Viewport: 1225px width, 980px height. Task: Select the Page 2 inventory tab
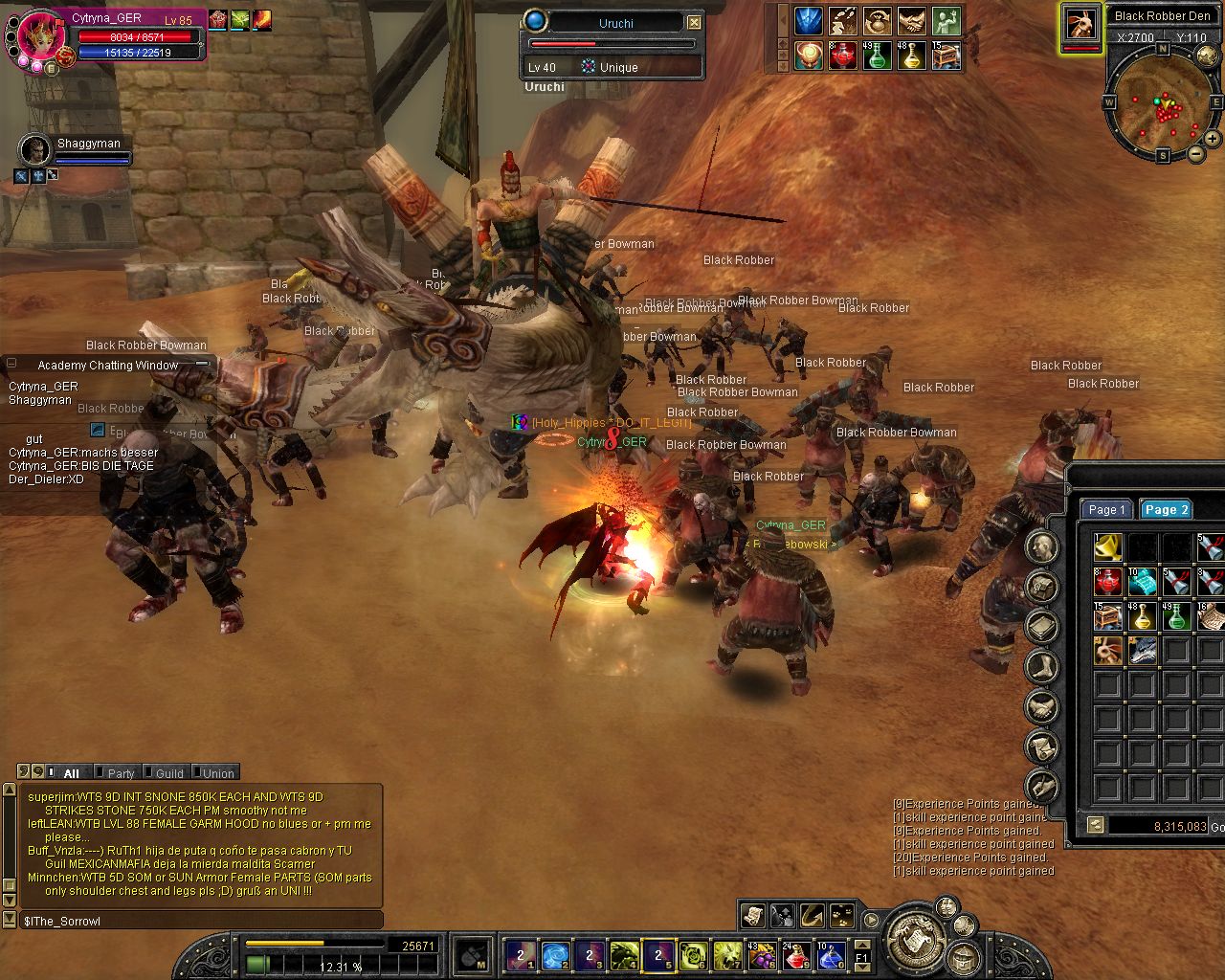click(x=1165, y=510)
